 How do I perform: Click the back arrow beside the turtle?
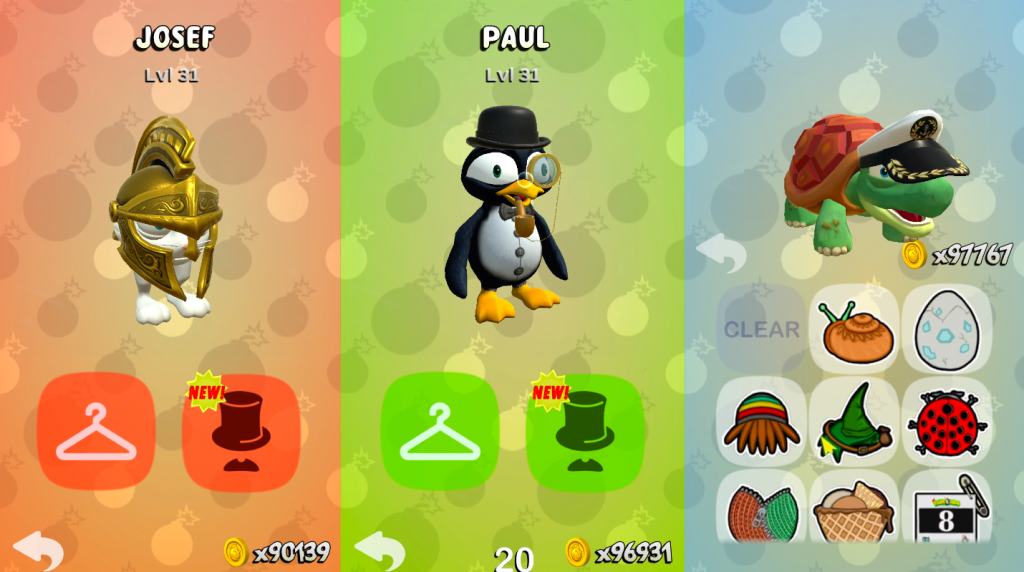[721, 252]
